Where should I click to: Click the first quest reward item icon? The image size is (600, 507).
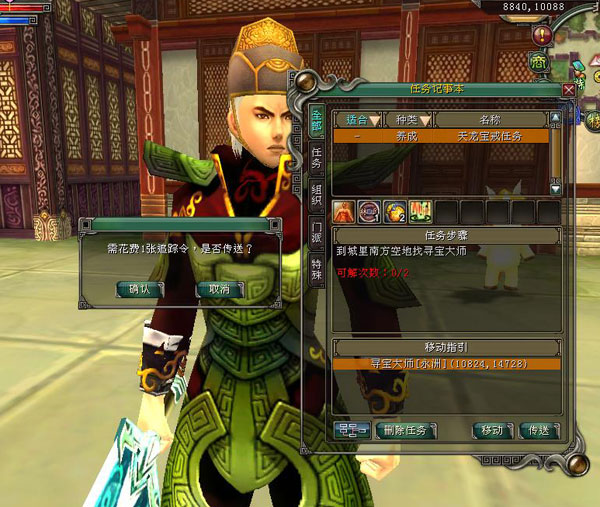[345, 212]
